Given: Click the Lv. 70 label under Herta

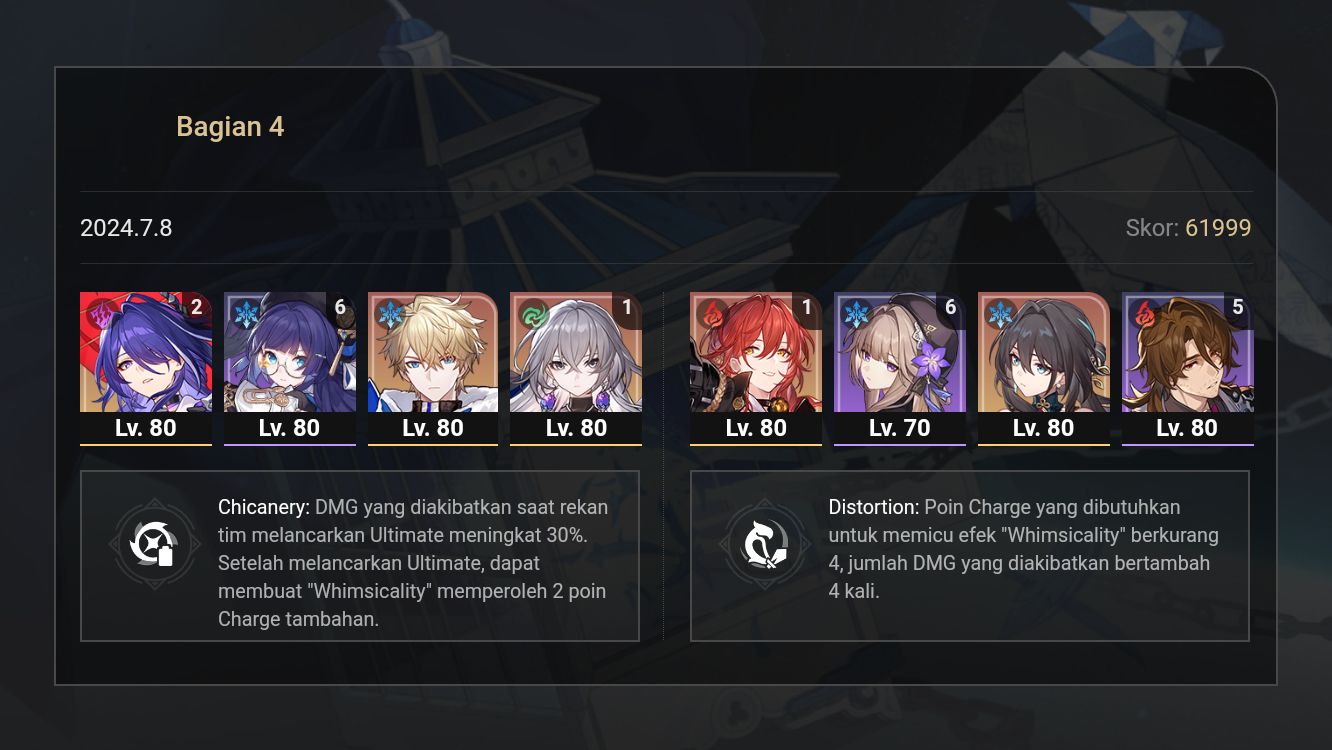Looking at the screenshot, I should click(x=899, y=427).
